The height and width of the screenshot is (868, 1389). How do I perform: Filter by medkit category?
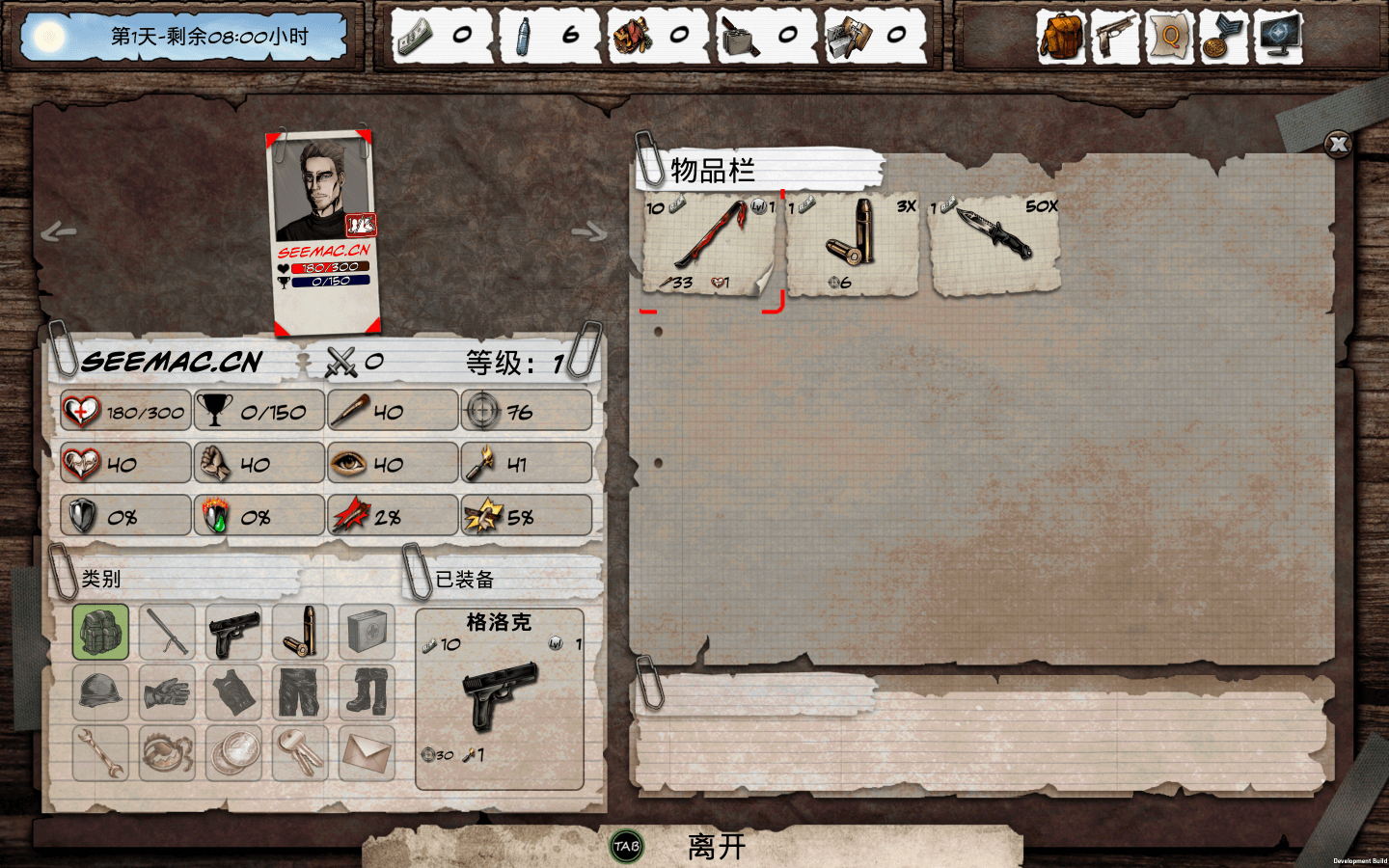pos(368,633)
